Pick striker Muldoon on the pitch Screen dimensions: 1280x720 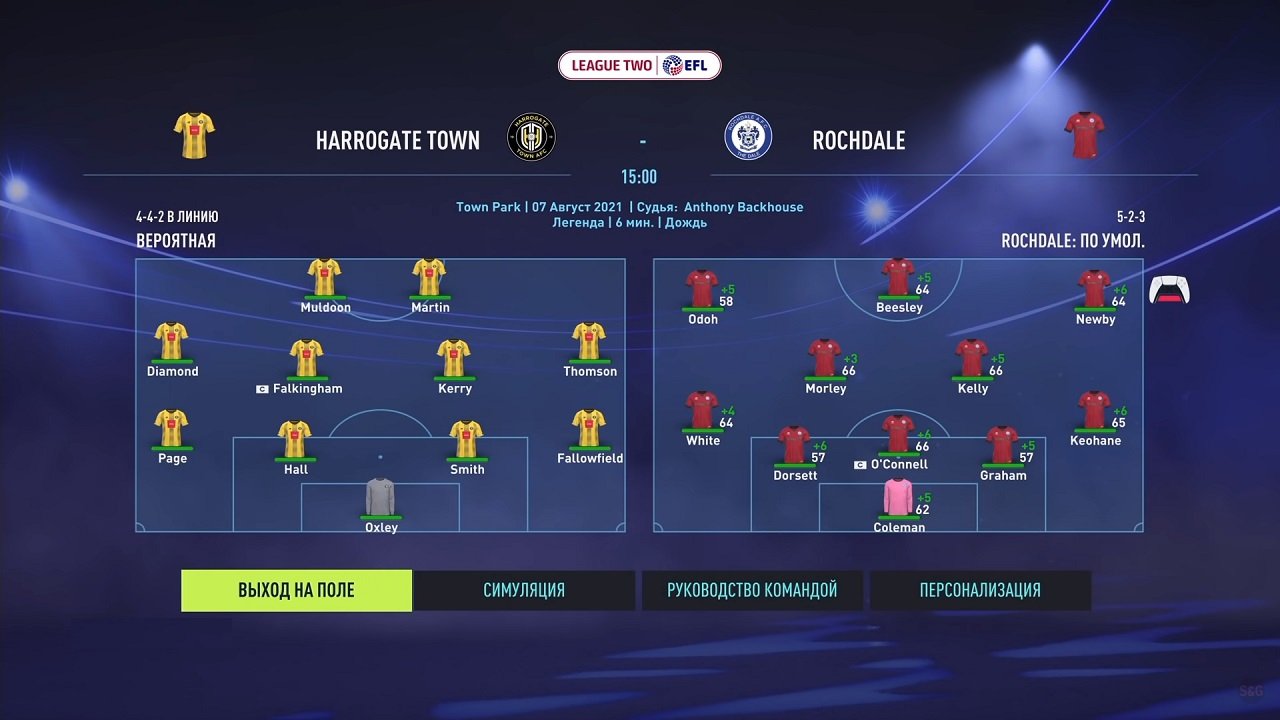point(325,279)
